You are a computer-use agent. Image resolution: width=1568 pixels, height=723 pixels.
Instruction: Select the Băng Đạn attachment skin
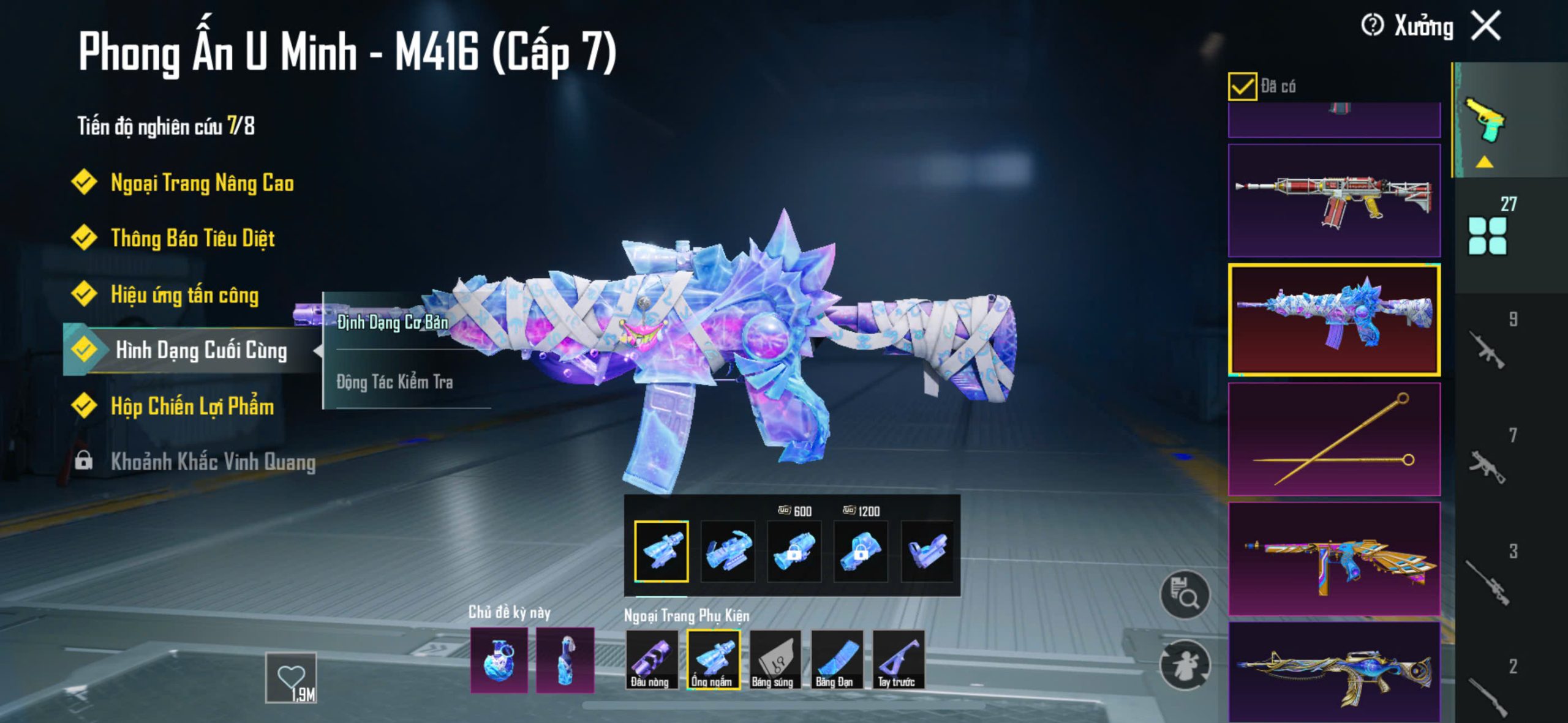tap(836, 660)
